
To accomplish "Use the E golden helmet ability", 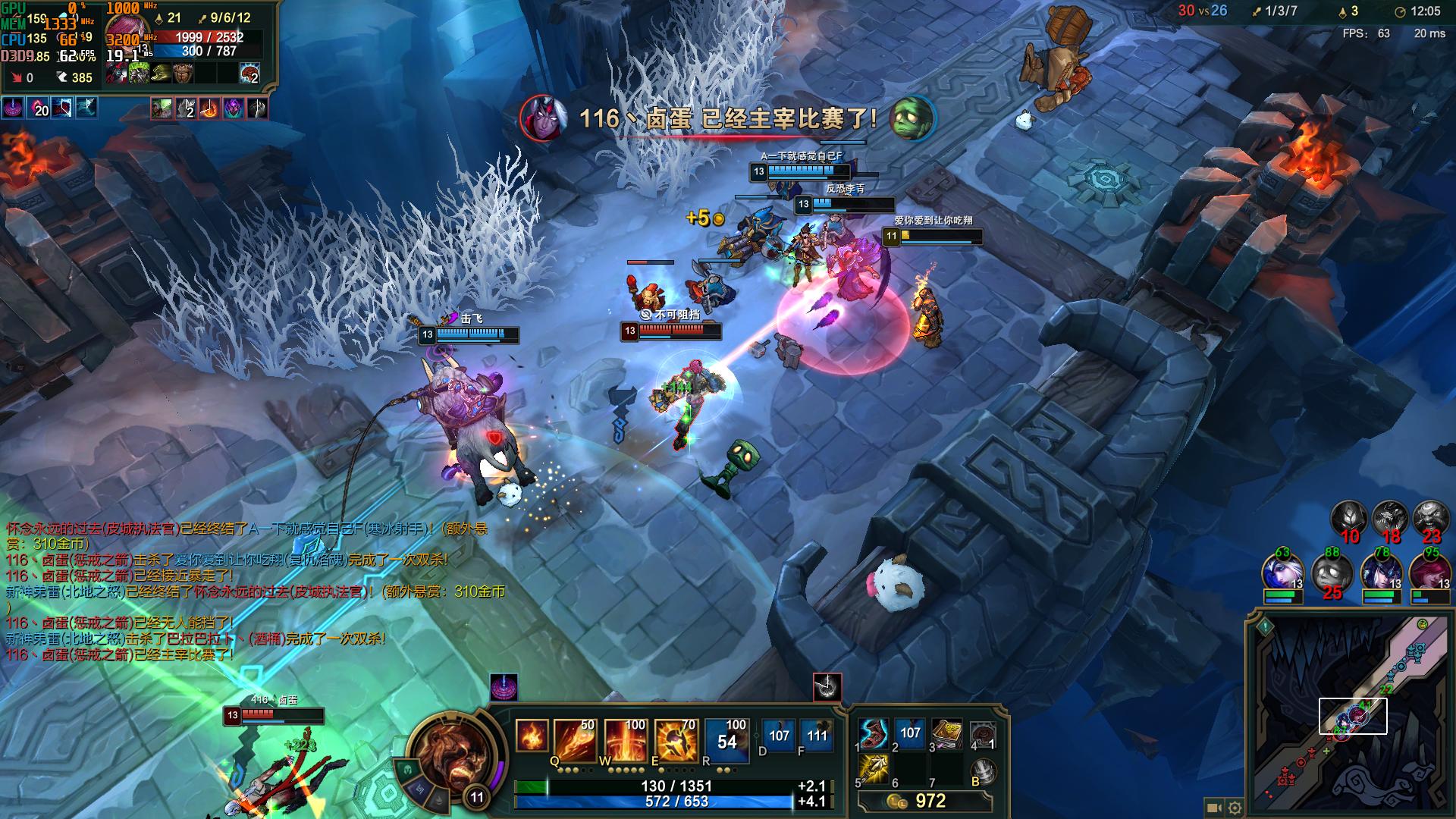I will tap(676, 739).
